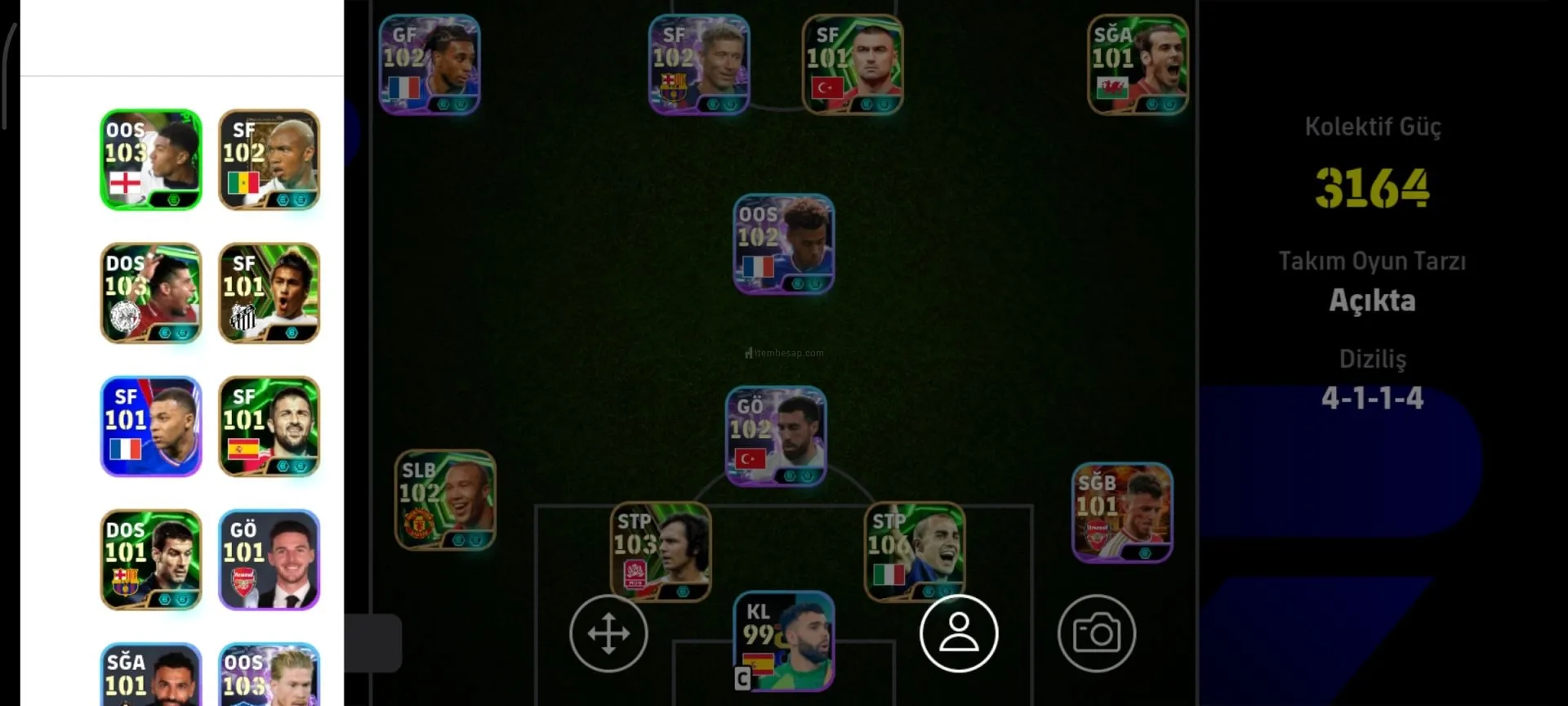Choose the 102 GF France winger card
Viewport: 1568px width, 706px height.
point(430,64)
